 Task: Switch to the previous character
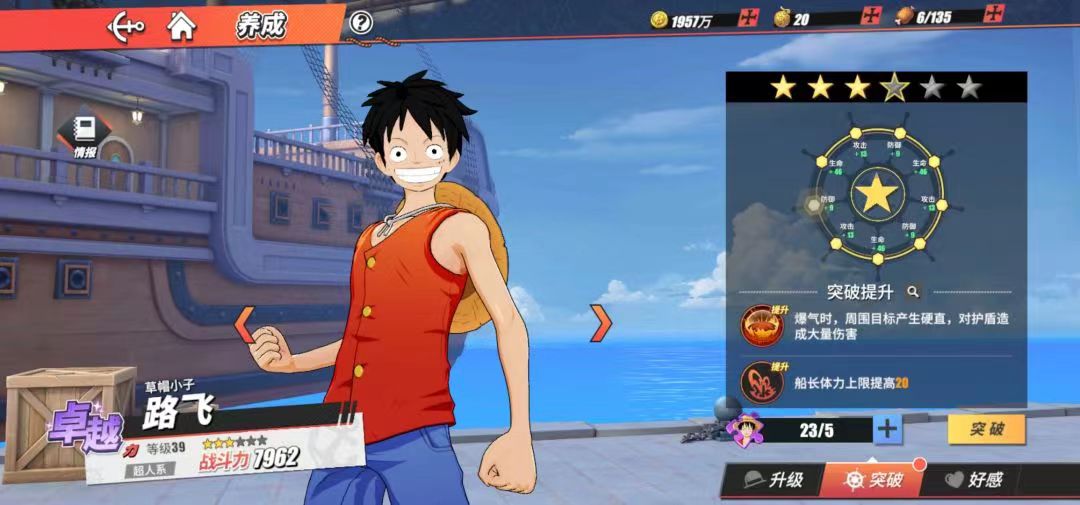pyautogui.click(x=244, y=323)
